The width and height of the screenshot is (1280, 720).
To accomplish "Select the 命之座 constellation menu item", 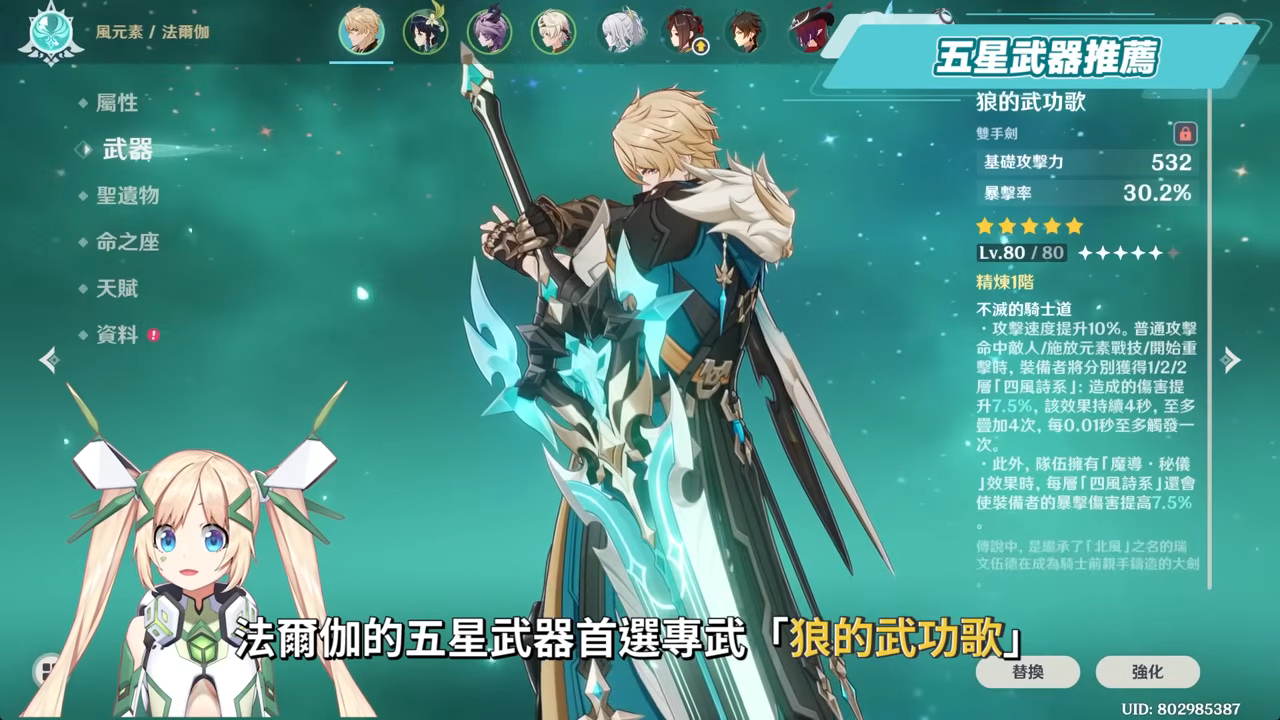I will coord(130,242).
